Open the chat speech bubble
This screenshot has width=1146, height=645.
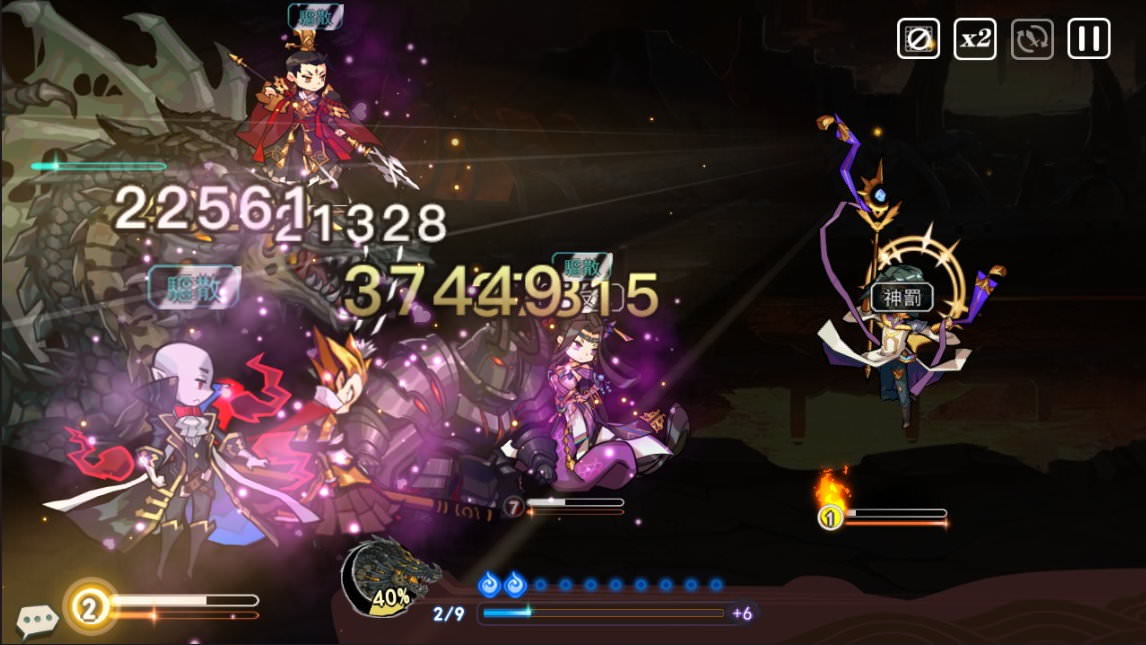(x=37, y=621)
